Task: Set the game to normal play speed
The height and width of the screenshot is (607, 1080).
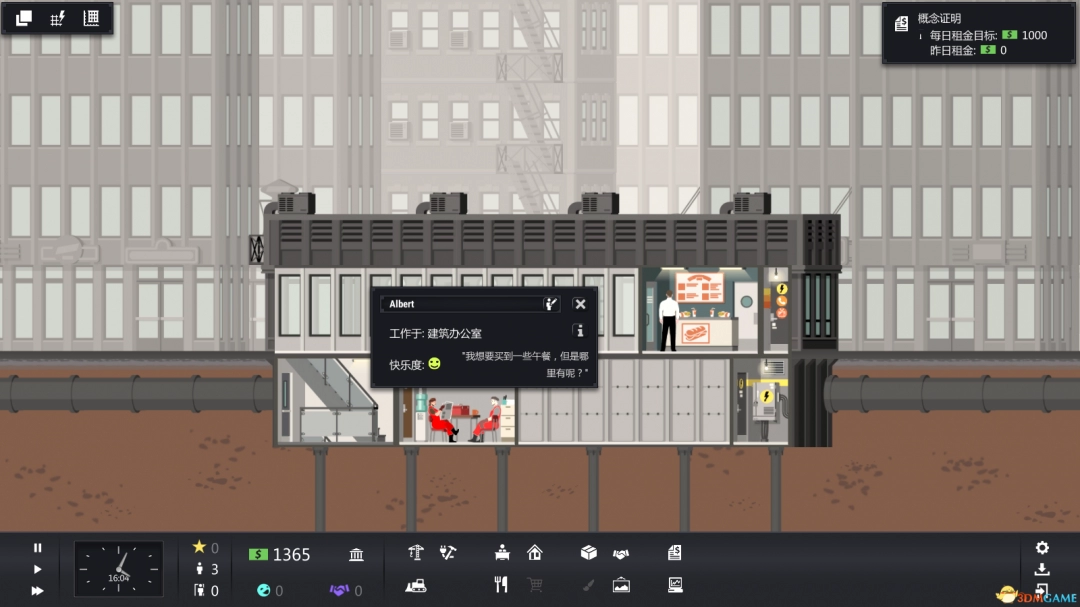Action: click(x=38, y=569)
